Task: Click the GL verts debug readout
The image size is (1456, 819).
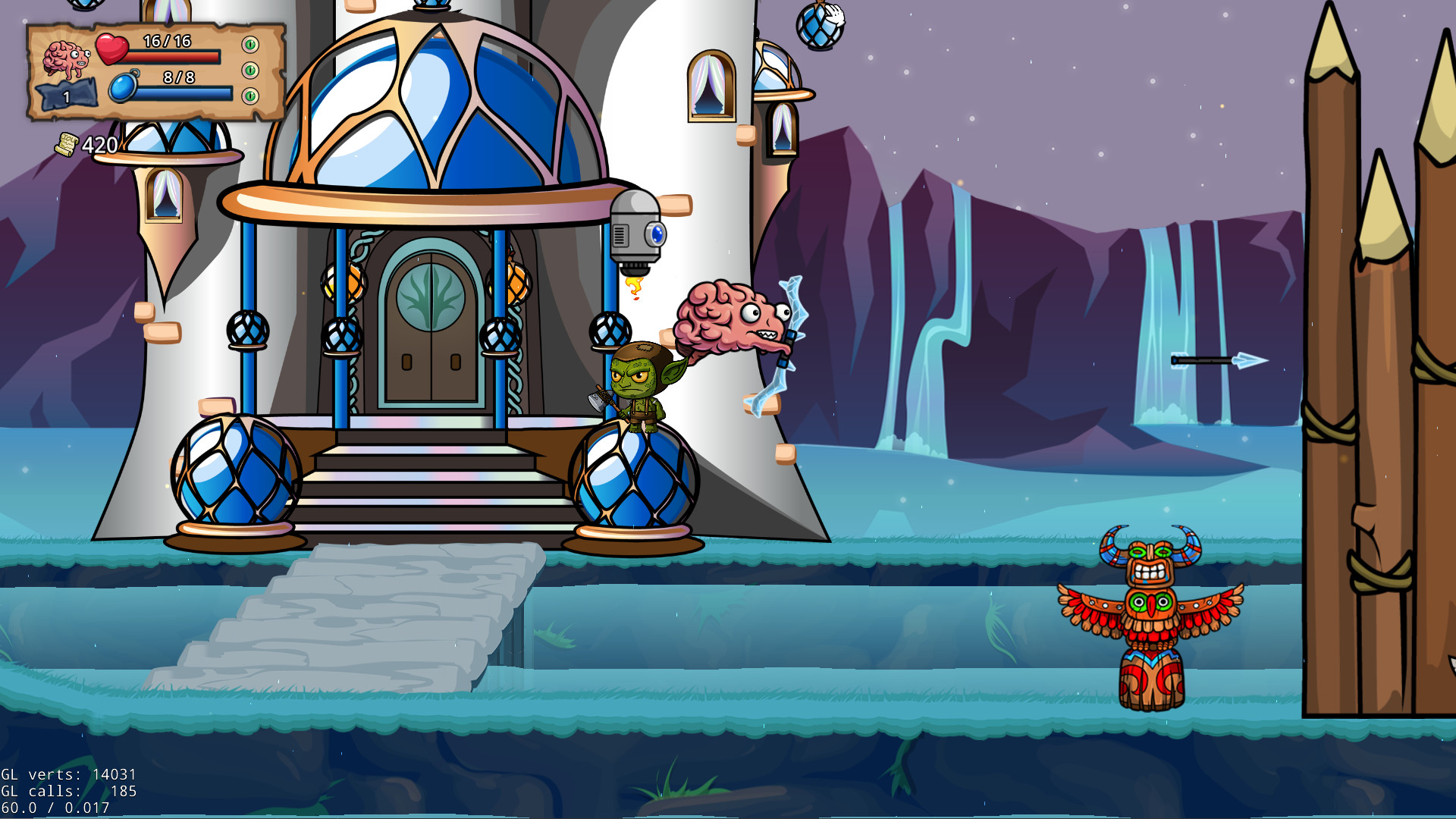Action: (68, 775)
